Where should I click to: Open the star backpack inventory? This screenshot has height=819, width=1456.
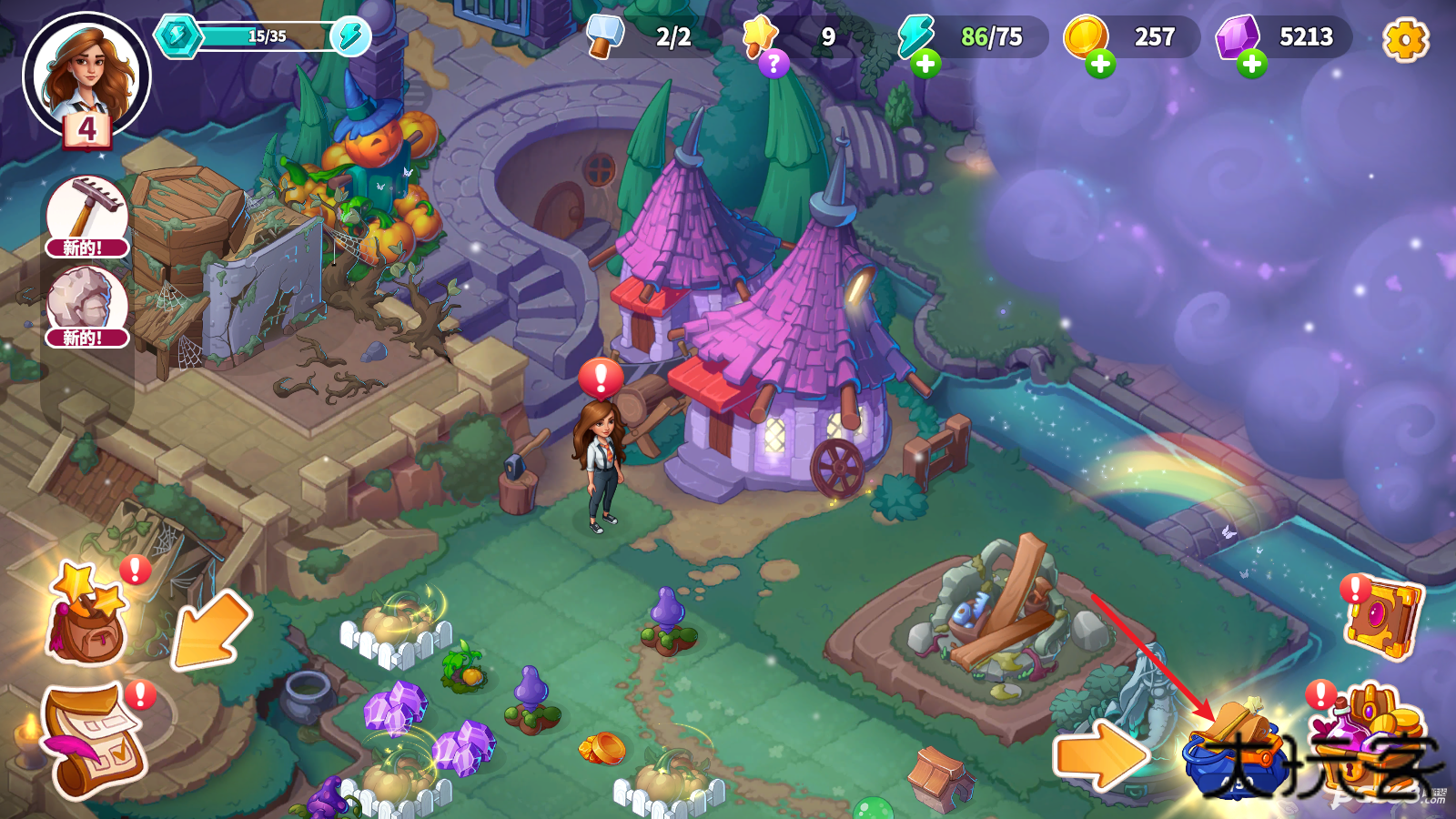pyautogui.click(x=86, y=614)
